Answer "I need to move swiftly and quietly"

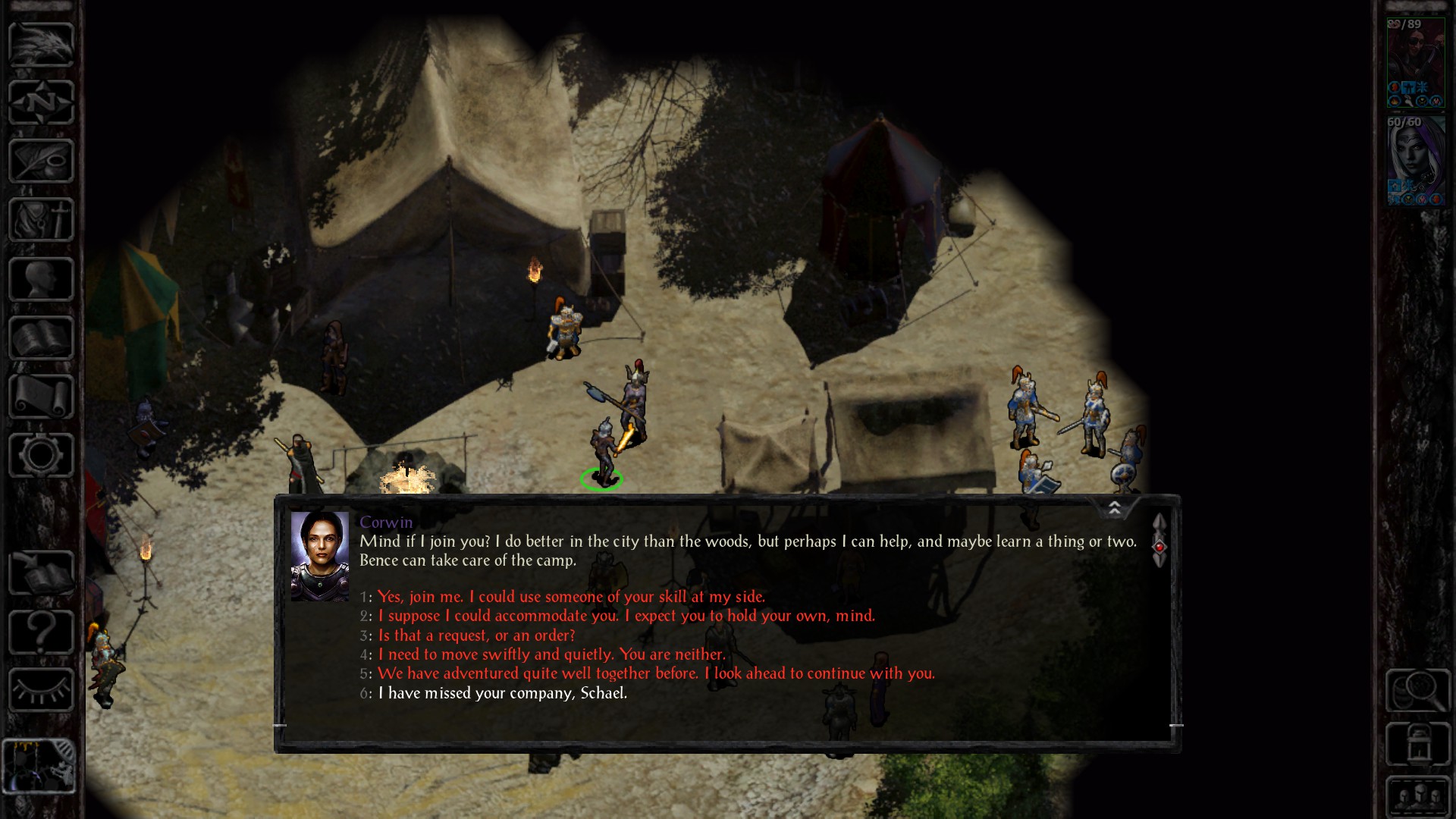click(551, 654)
